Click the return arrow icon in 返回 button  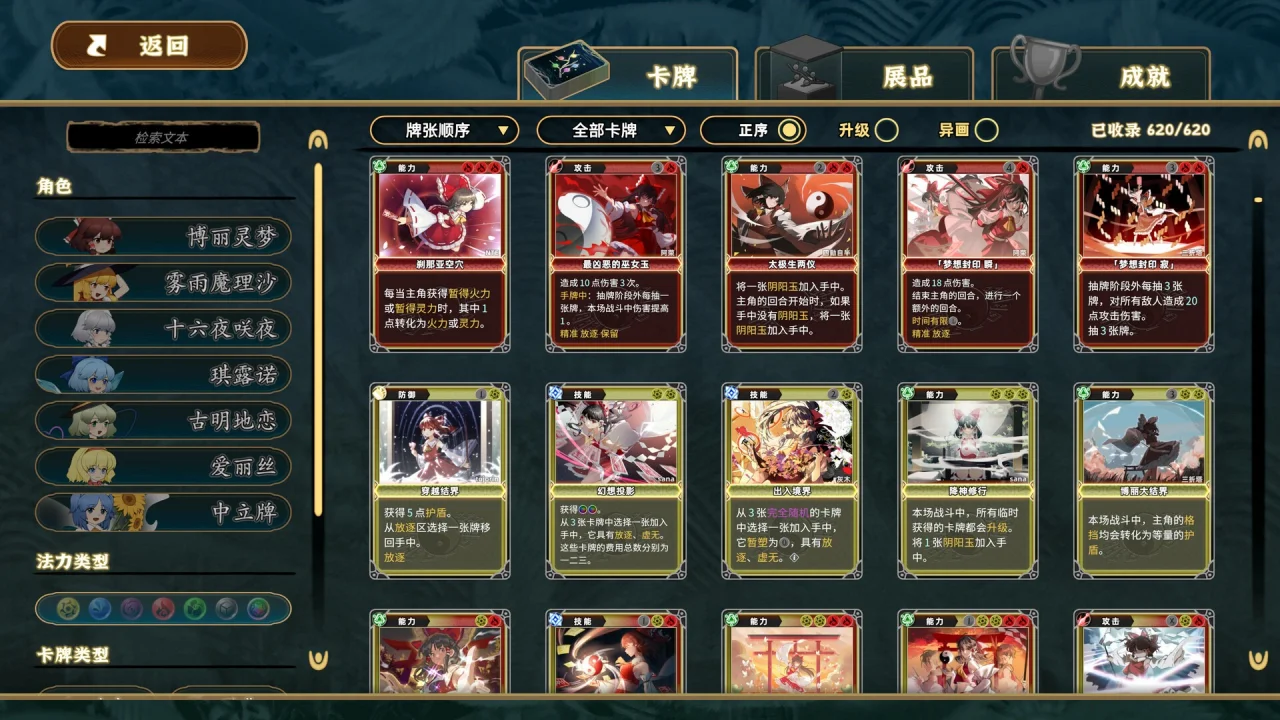coord(96,44)
